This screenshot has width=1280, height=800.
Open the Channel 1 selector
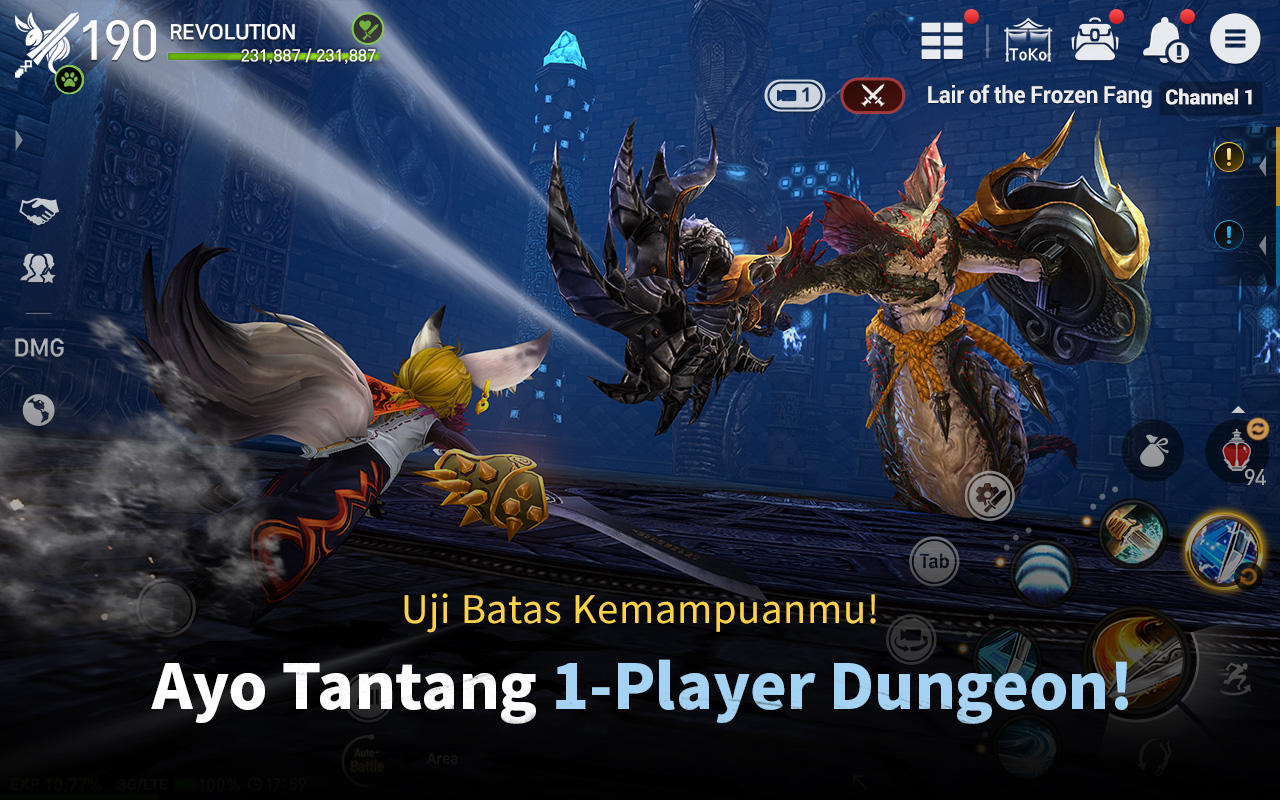(x=1208, y=98)
